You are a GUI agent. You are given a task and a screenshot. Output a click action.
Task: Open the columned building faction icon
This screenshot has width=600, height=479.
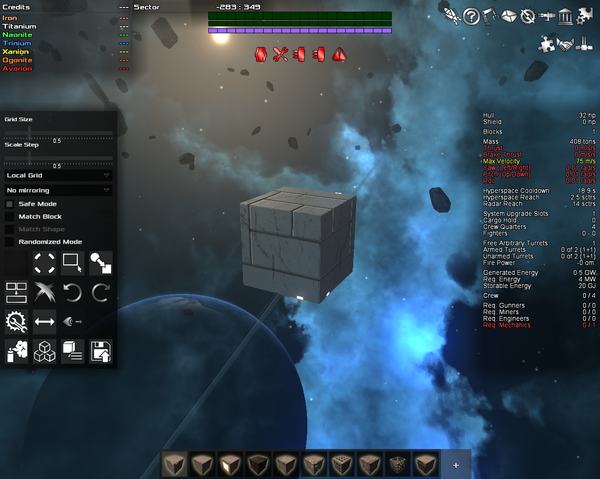(x=568, y=15)
